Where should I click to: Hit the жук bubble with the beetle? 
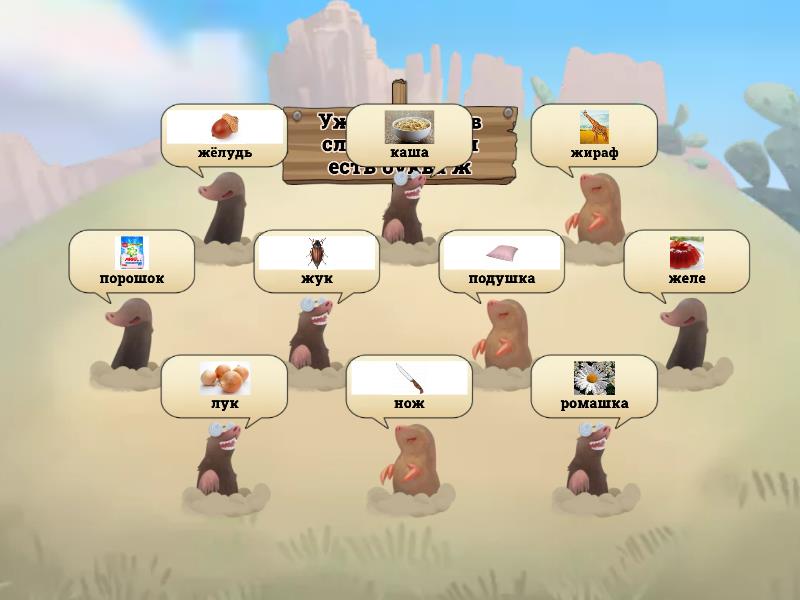click(x=316, y=261)
